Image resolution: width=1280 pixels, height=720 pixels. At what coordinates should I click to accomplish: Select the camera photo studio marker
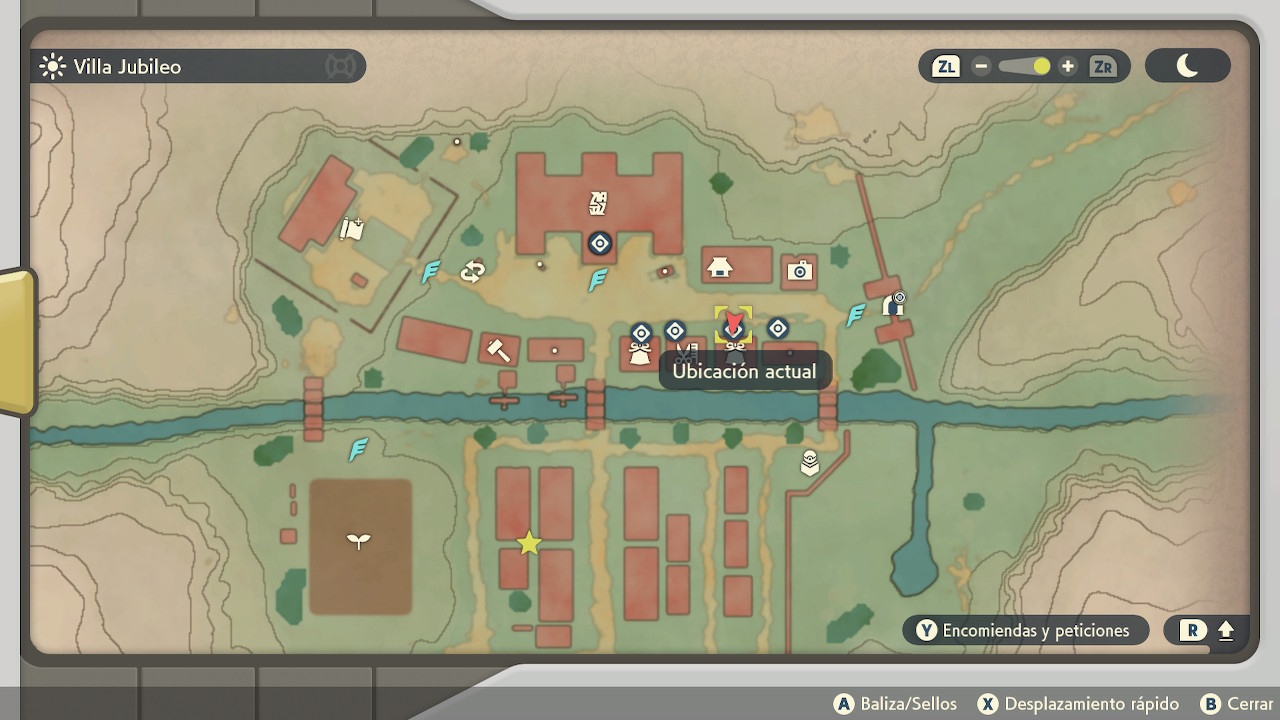click(x=798, y=270)
